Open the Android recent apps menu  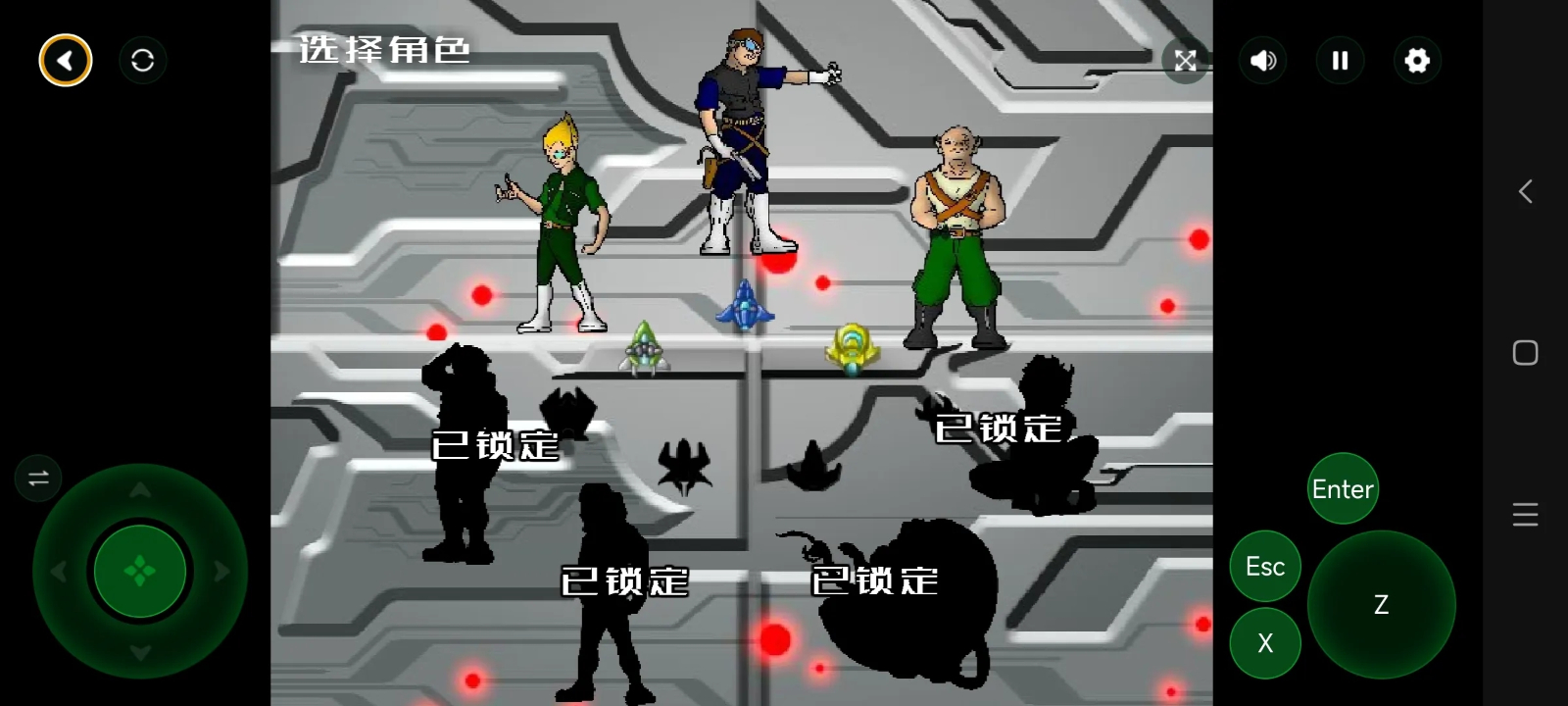click(1525, 515)
